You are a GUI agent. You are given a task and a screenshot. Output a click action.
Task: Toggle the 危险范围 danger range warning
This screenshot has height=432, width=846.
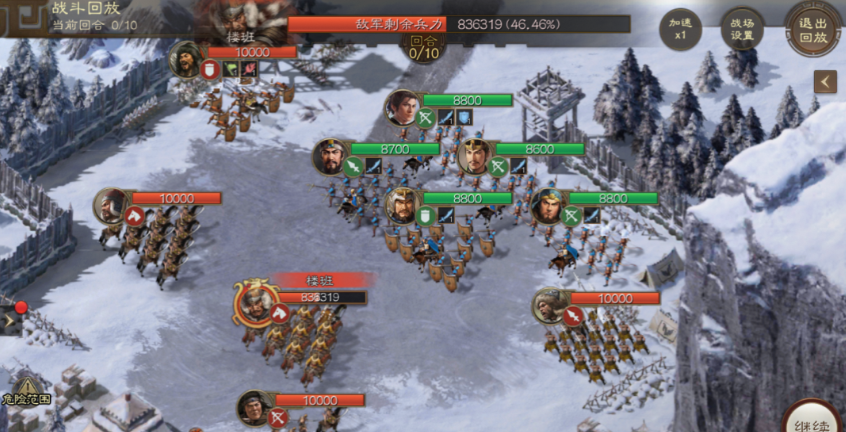26,390
